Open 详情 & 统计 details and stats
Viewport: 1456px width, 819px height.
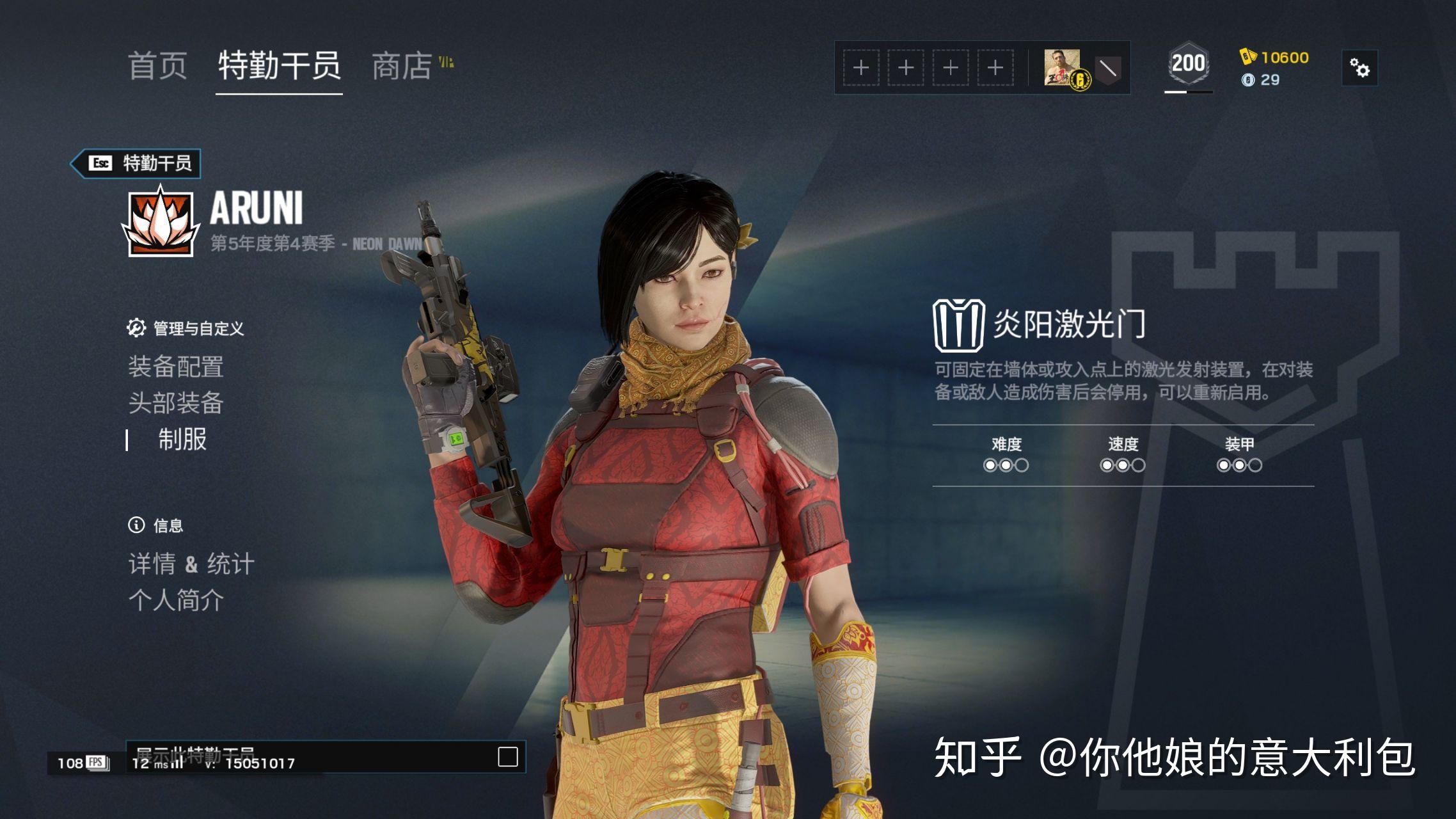(x=191, y=564)
